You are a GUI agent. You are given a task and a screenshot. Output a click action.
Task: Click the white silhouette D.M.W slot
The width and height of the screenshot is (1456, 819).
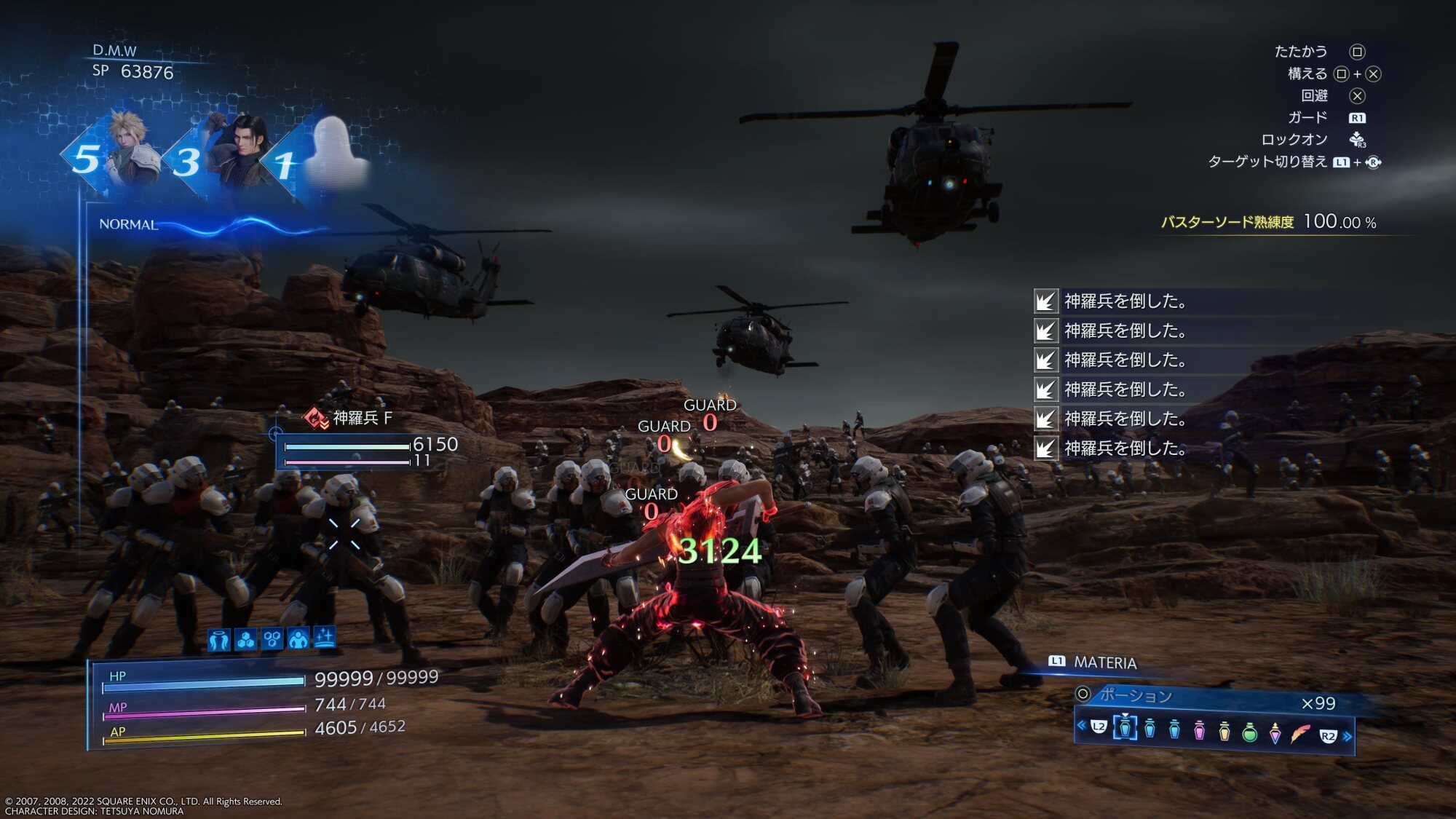coord(333,151)
